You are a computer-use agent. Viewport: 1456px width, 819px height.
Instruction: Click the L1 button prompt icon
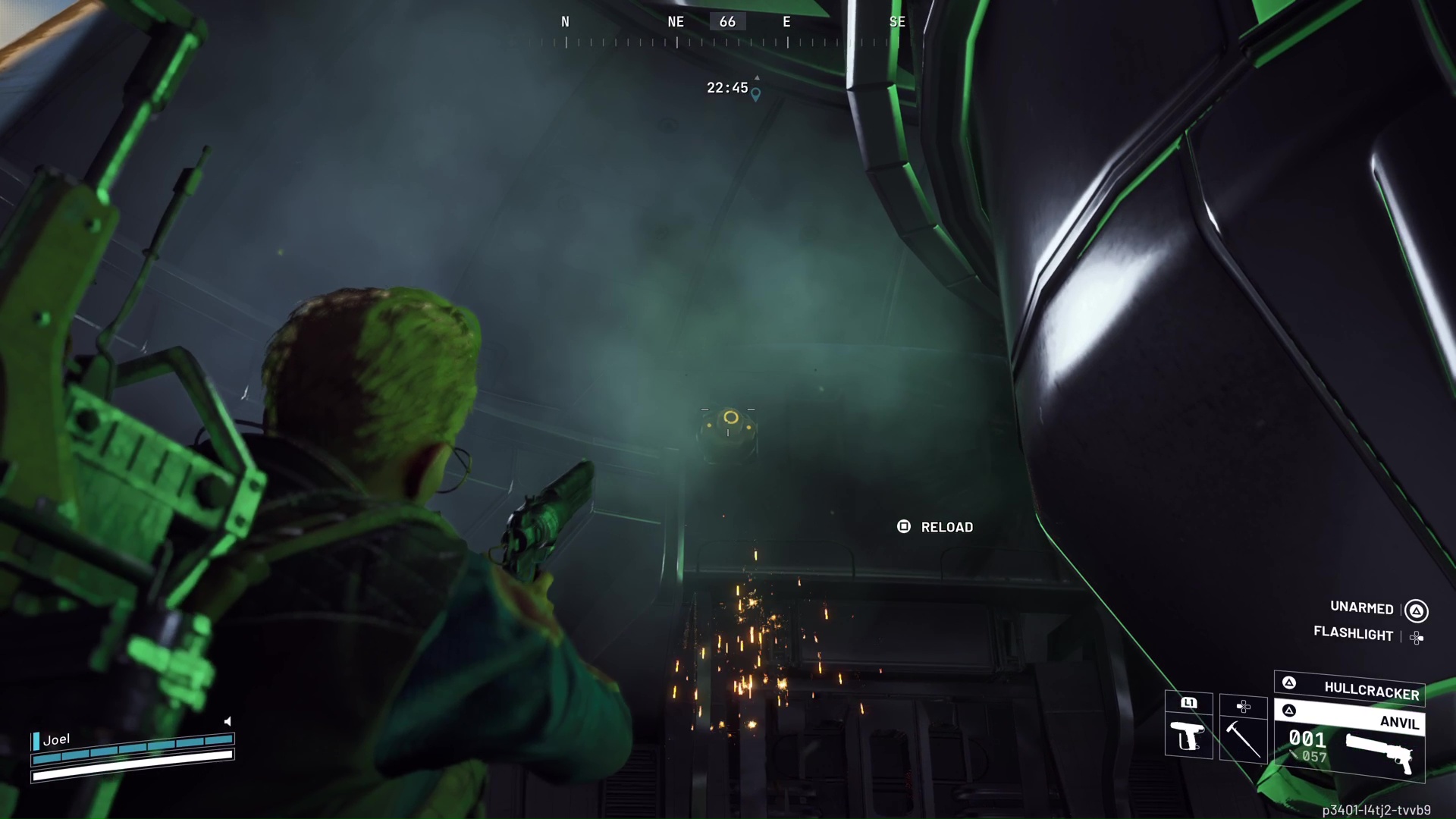point(1188,702)
